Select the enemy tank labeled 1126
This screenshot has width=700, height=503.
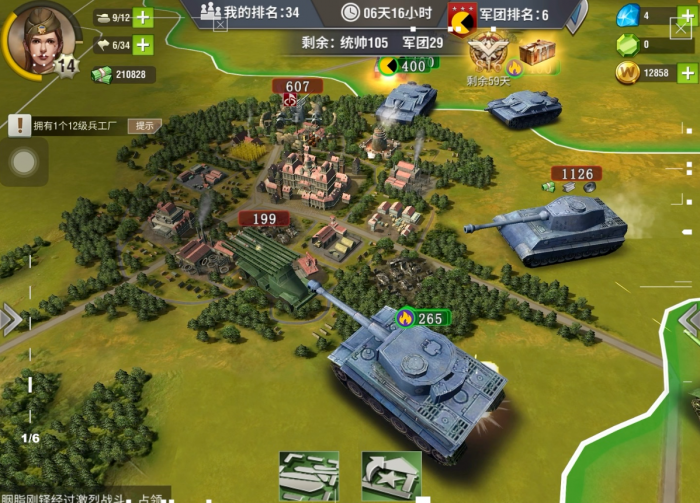click(562, 225)
